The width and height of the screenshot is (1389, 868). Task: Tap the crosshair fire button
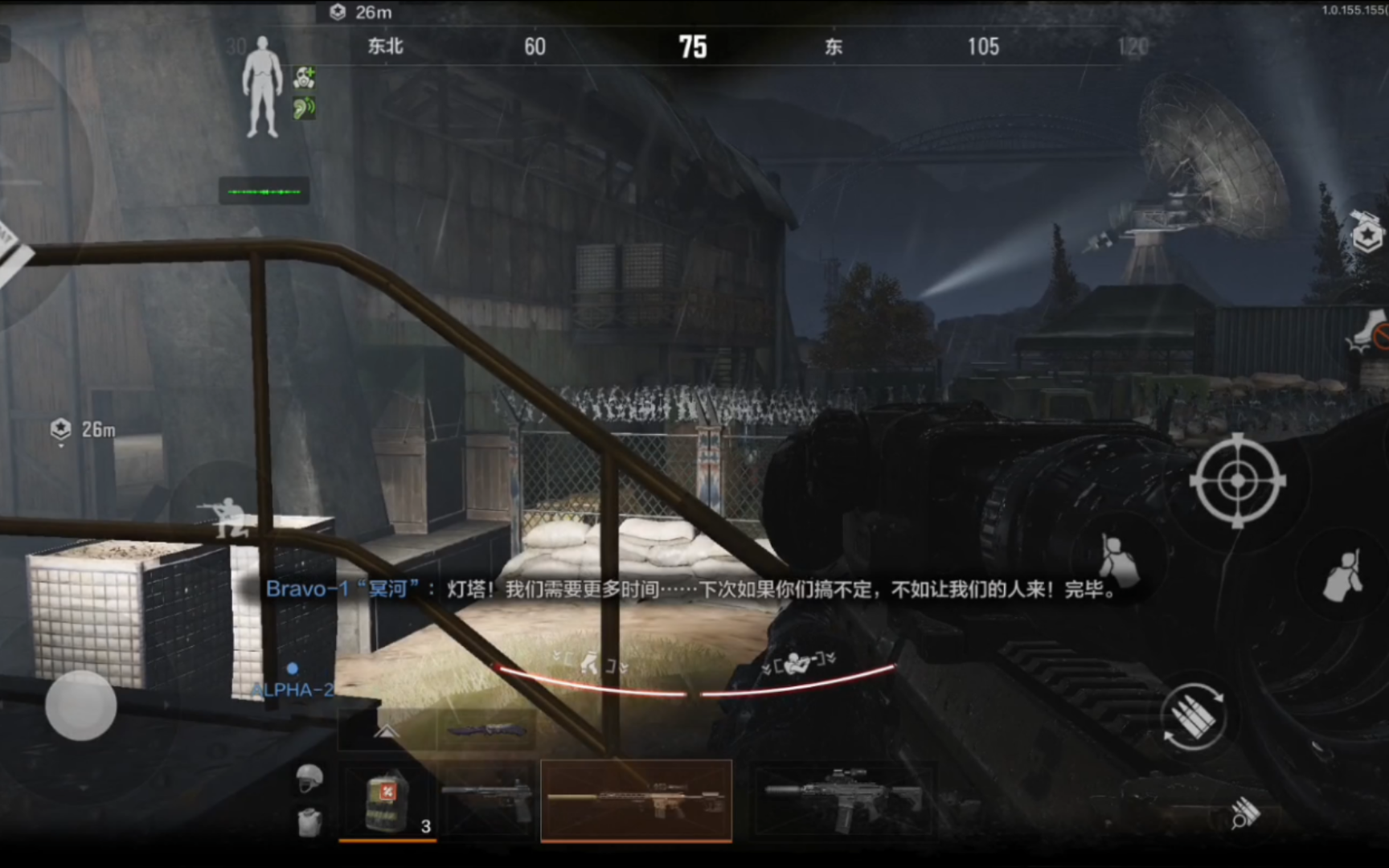pos(1237,481)
